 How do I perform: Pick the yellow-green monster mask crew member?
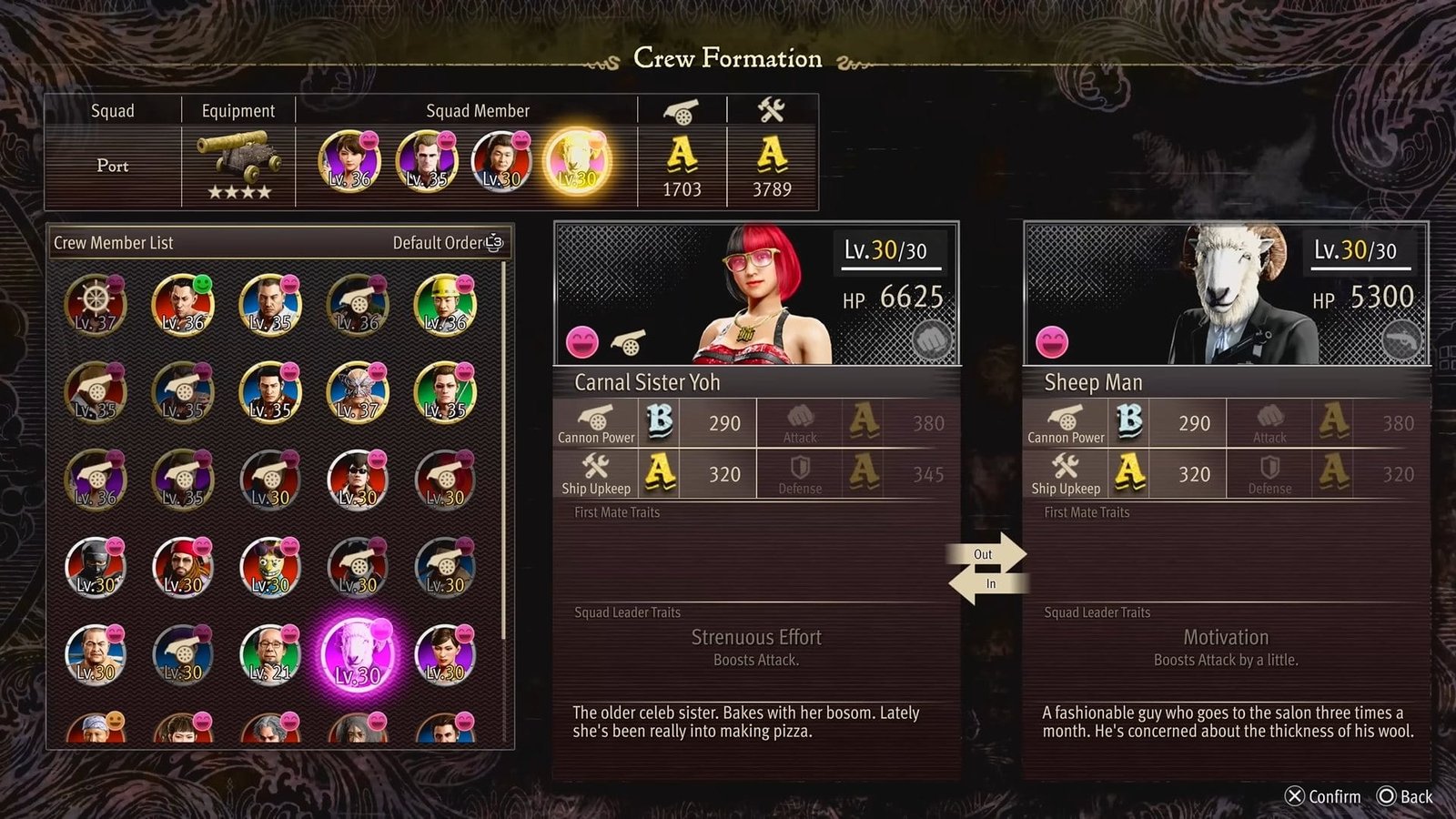coord(269,567)
